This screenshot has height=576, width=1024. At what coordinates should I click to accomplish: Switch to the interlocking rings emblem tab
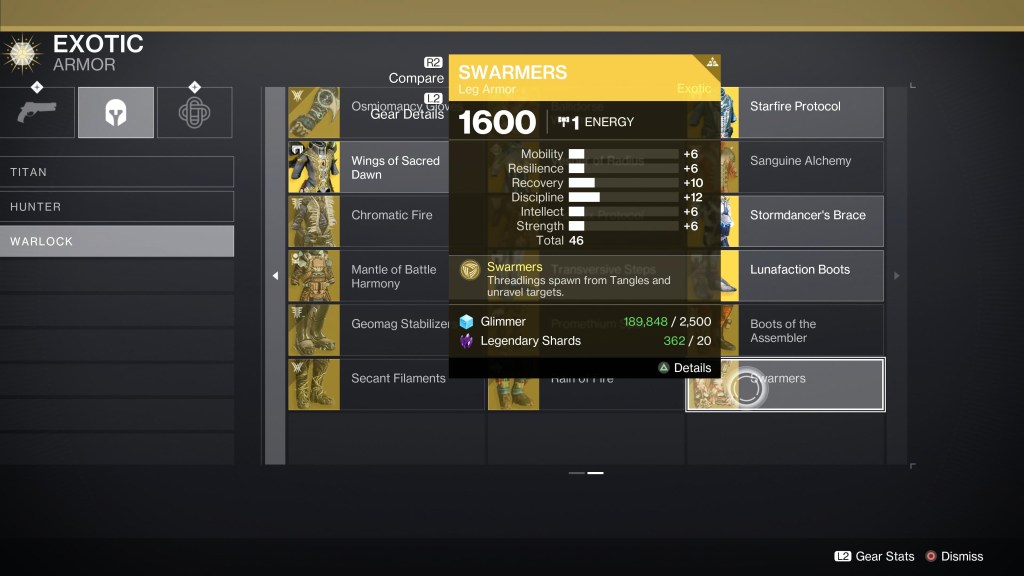[x=194, y=112]
